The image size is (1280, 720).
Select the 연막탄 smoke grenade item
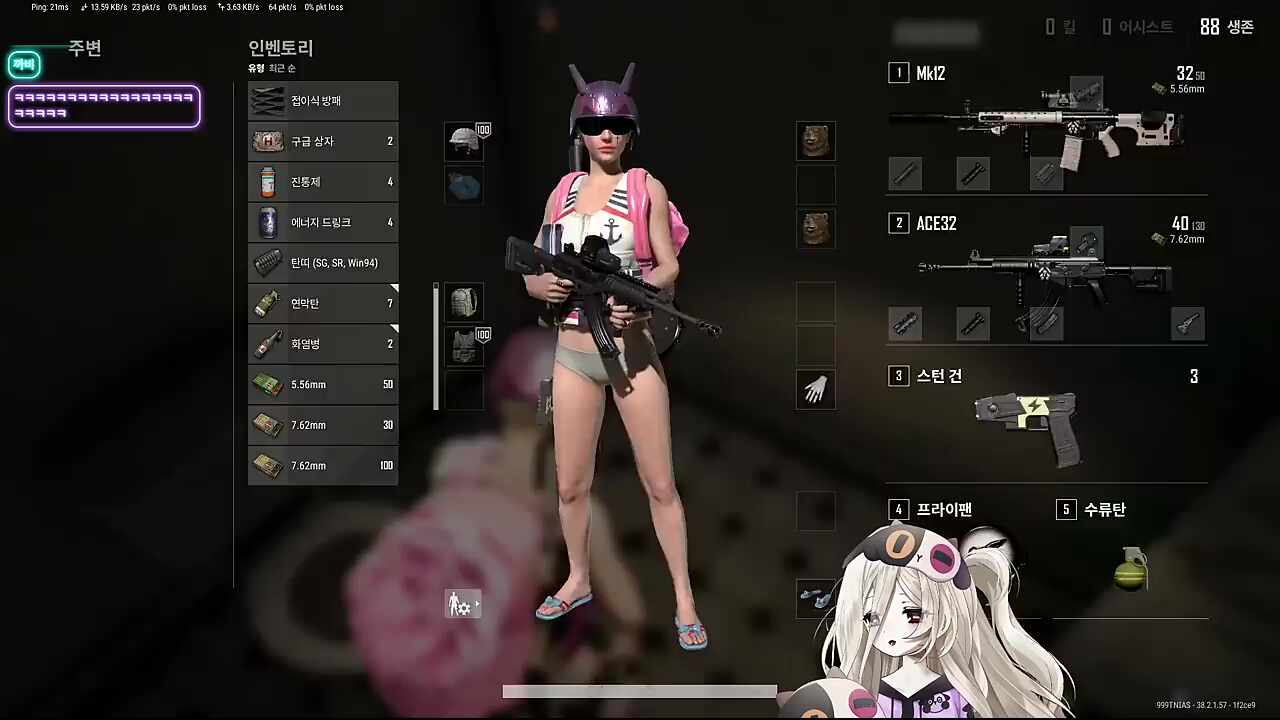(322, 303)
